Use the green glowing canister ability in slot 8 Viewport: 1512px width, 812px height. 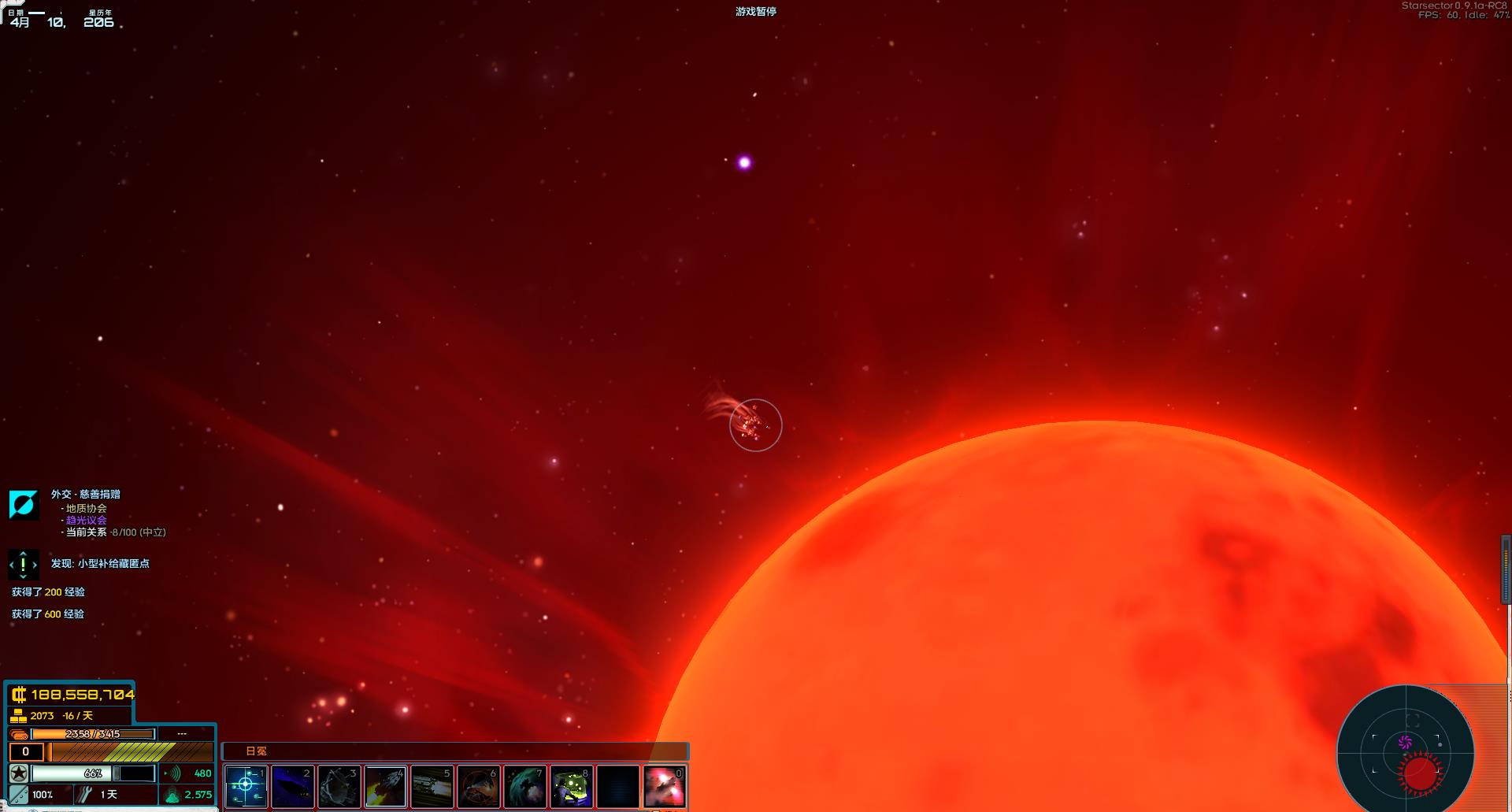571,786
